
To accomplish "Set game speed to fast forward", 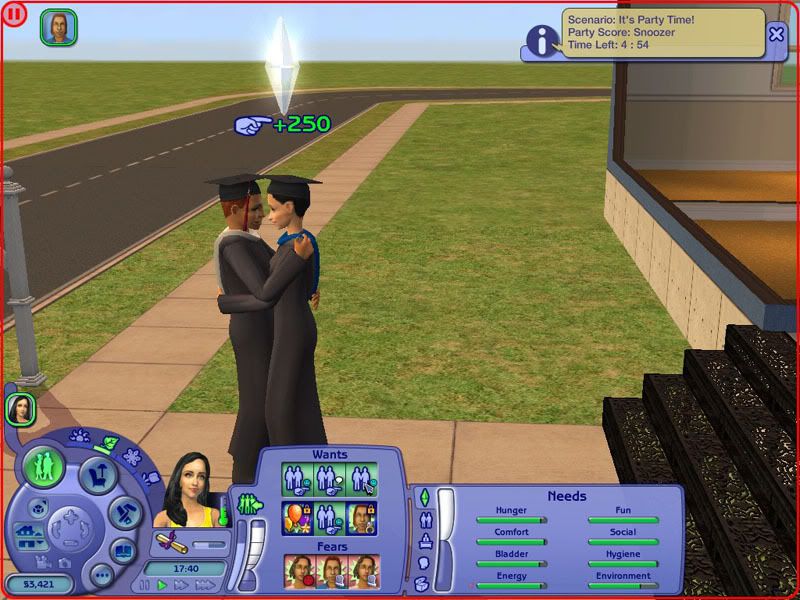I will pyautogui.click(x=179, y=584).
